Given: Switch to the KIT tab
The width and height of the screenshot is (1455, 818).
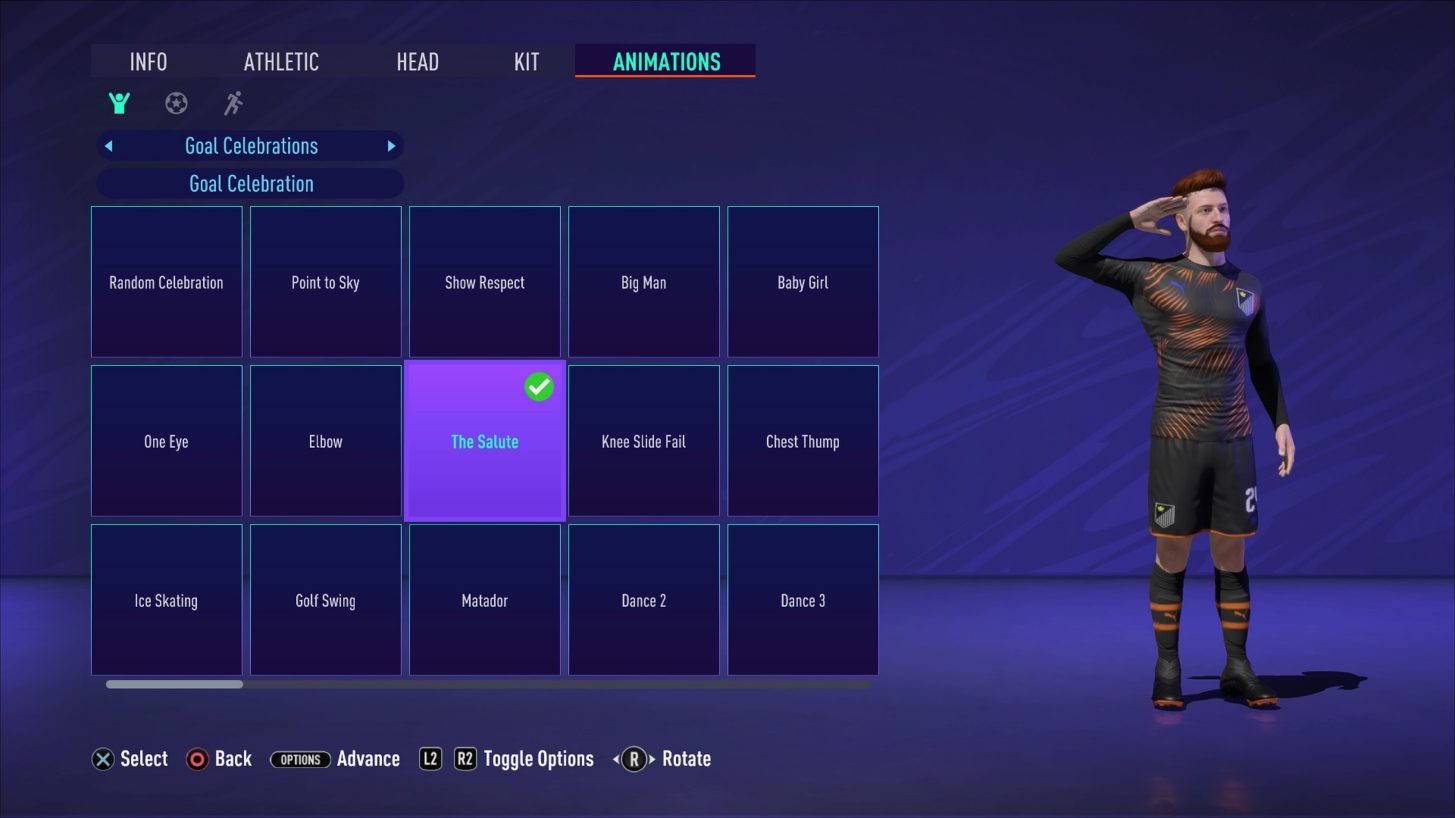Looking at the screenshot, I should click(524, 61).
